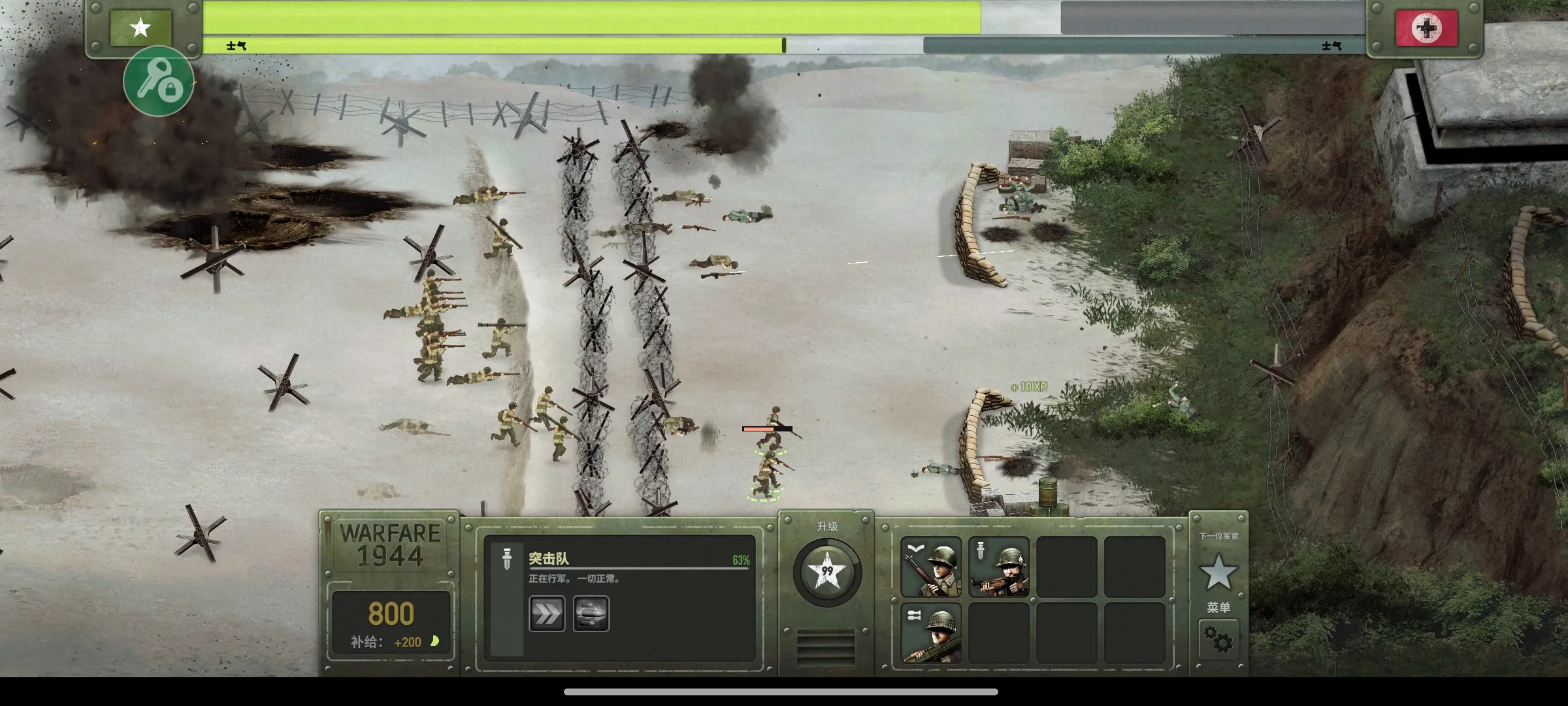This screenshot has width=1568, height=706.
Task: Deploy the assault squad unit with submachine gun
Action: coord(998,567)
